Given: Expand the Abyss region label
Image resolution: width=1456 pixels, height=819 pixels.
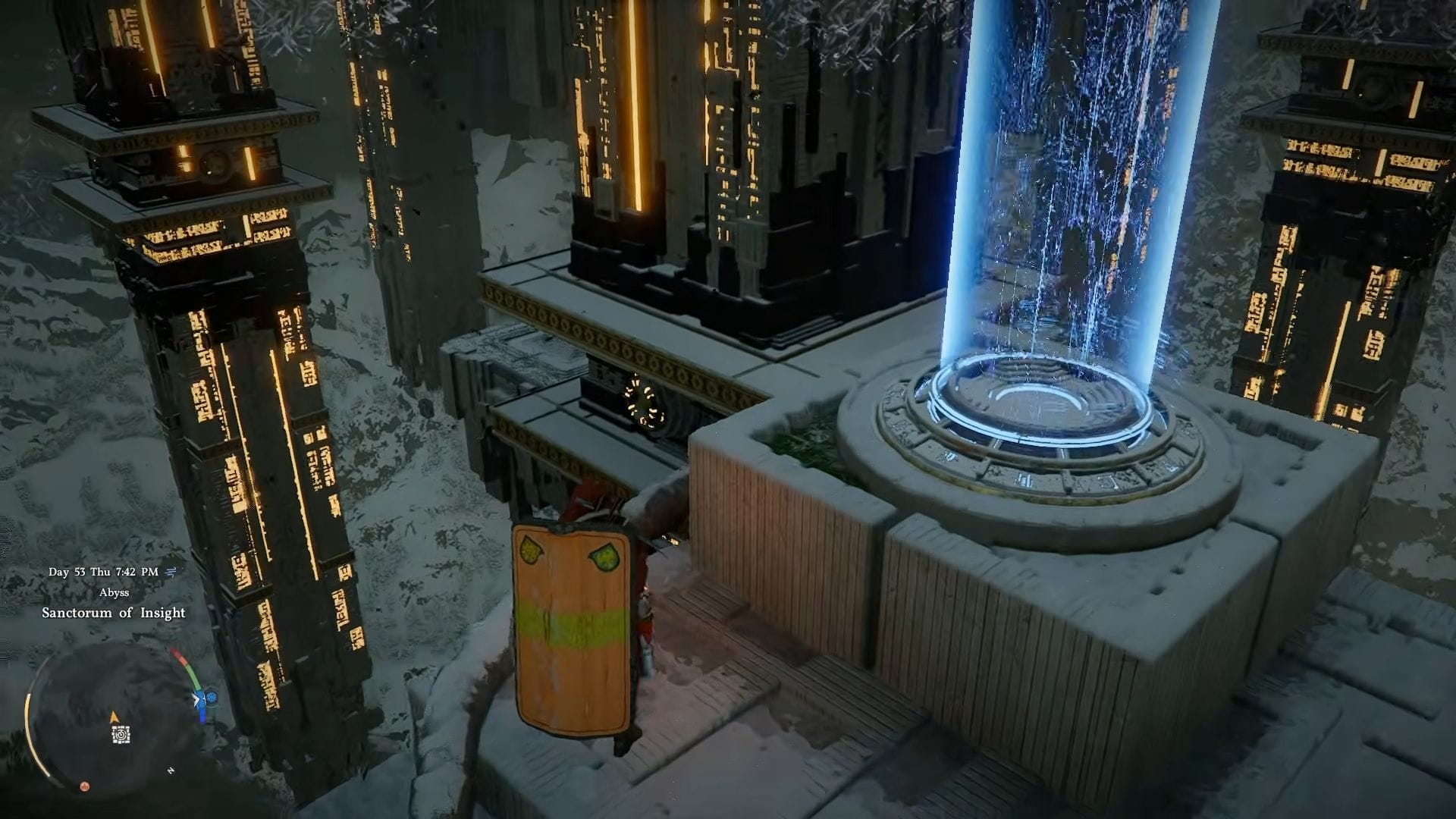Looking at the screenshot, I should coord(115,593).
